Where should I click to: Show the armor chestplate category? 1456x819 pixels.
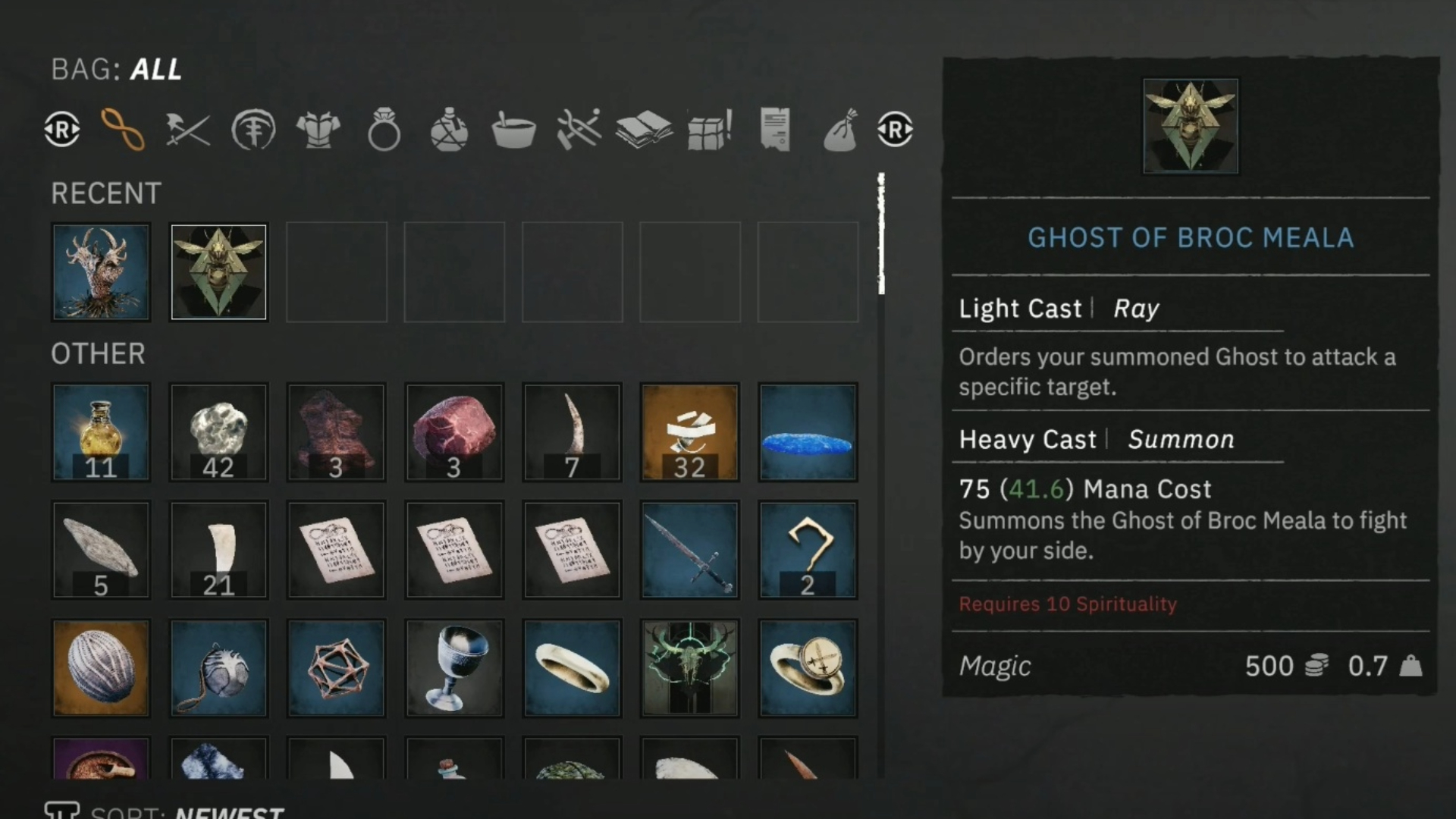tap(318, 130)
